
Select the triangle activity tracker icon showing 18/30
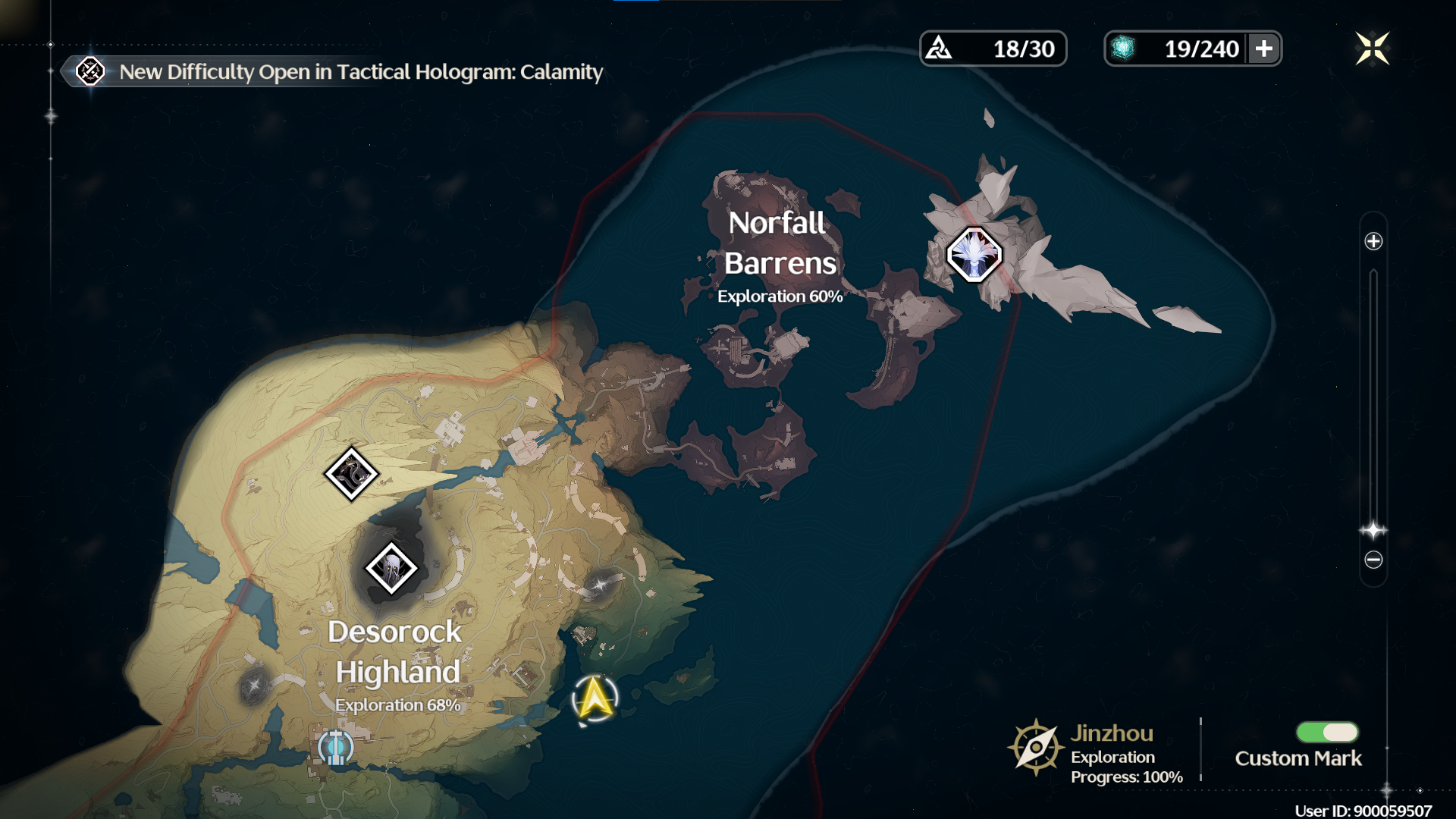(x=940, y=47)
